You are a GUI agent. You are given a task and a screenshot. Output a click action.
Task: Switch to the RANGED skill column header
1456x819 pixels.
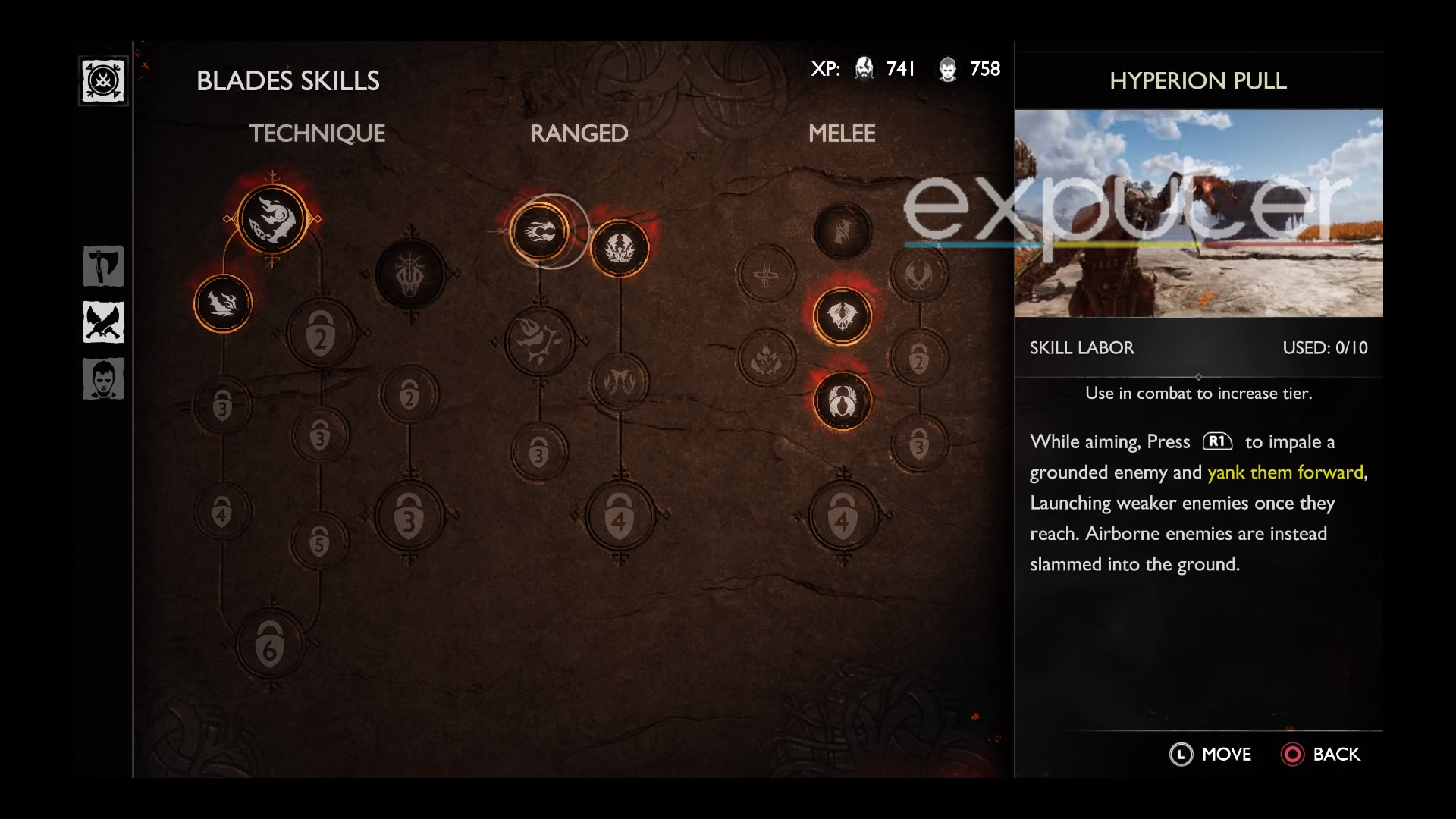click(579, 133)
